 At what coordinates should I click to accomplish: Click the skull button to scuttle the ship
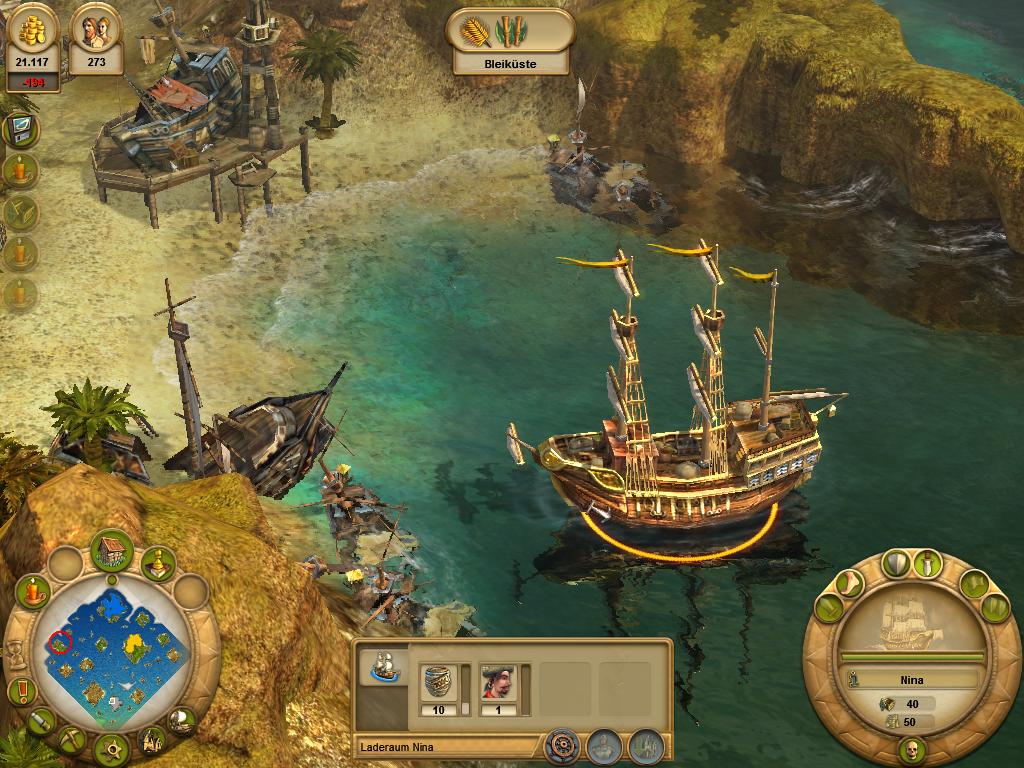(x=912, y=751)
